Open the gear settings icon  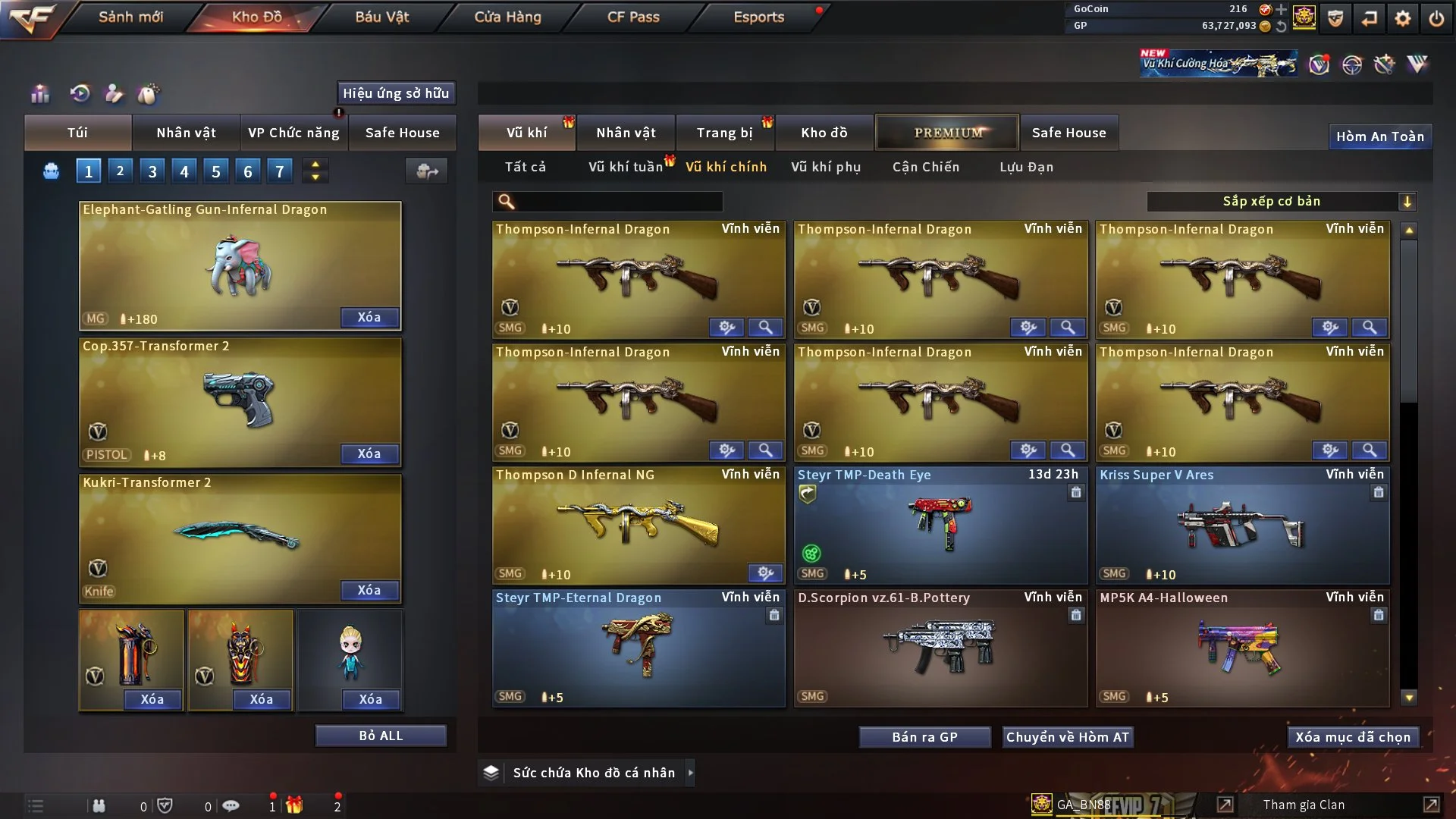(1402, 18)
